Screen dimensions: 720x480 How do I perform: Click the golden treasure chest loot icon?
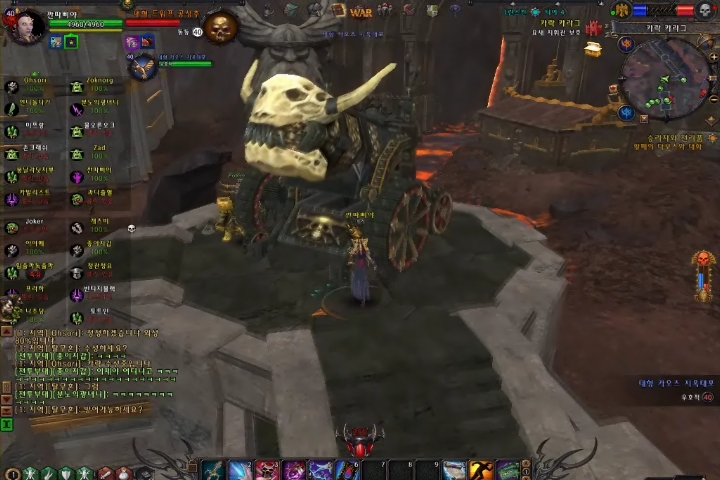pos(593,49)
